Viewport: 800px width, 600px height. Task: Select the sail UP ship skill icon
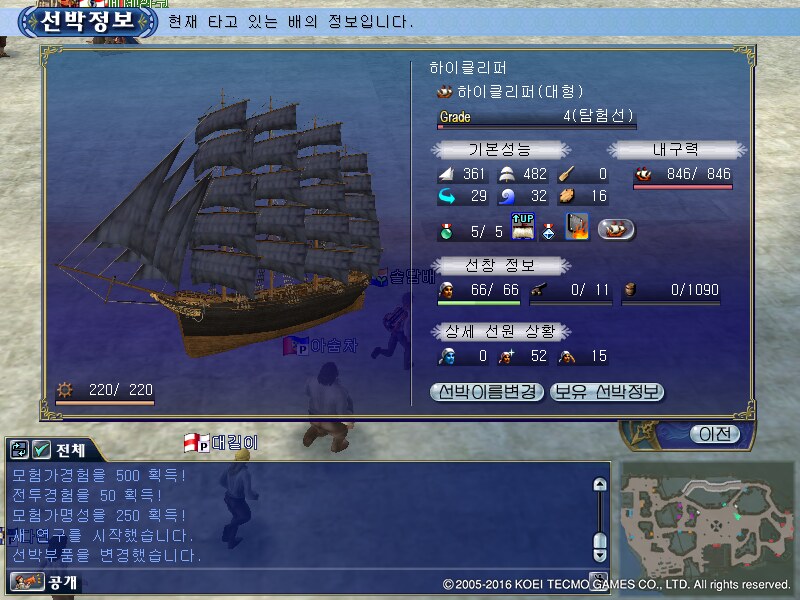click(x=525, y=229)
